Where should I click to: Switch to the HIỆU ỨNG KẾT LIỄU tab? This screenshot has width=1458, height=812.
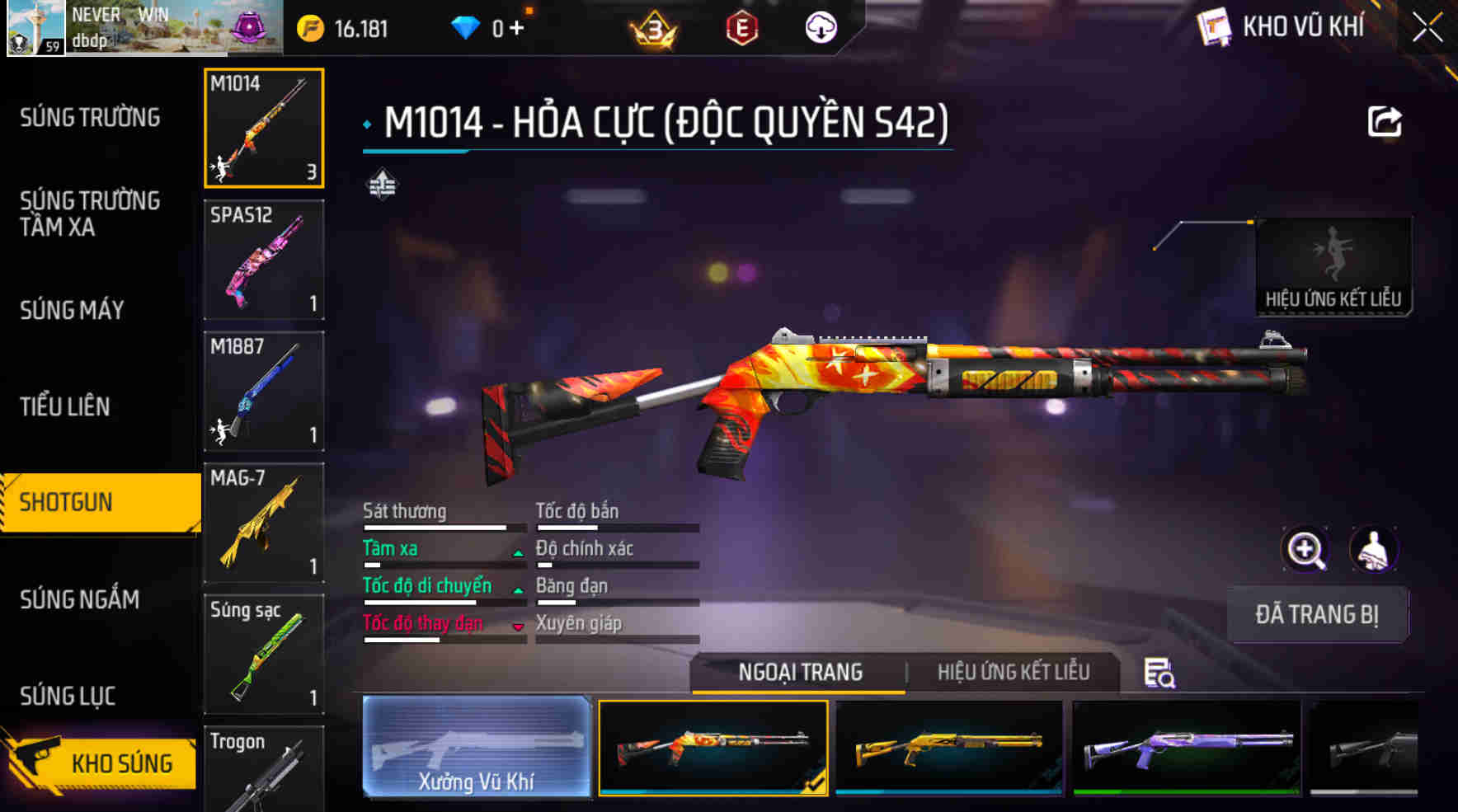(1014, 672)
